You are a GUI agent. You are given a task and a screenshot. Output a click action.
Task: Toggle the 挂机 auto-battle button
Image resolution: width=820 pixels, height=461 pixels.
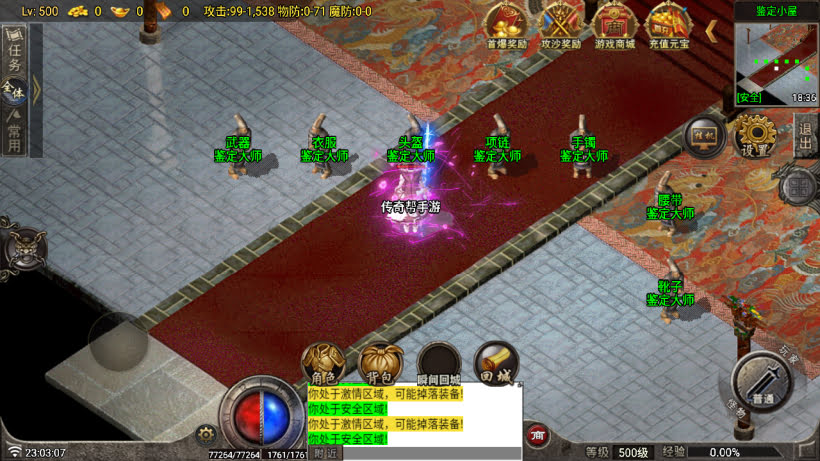704,137
